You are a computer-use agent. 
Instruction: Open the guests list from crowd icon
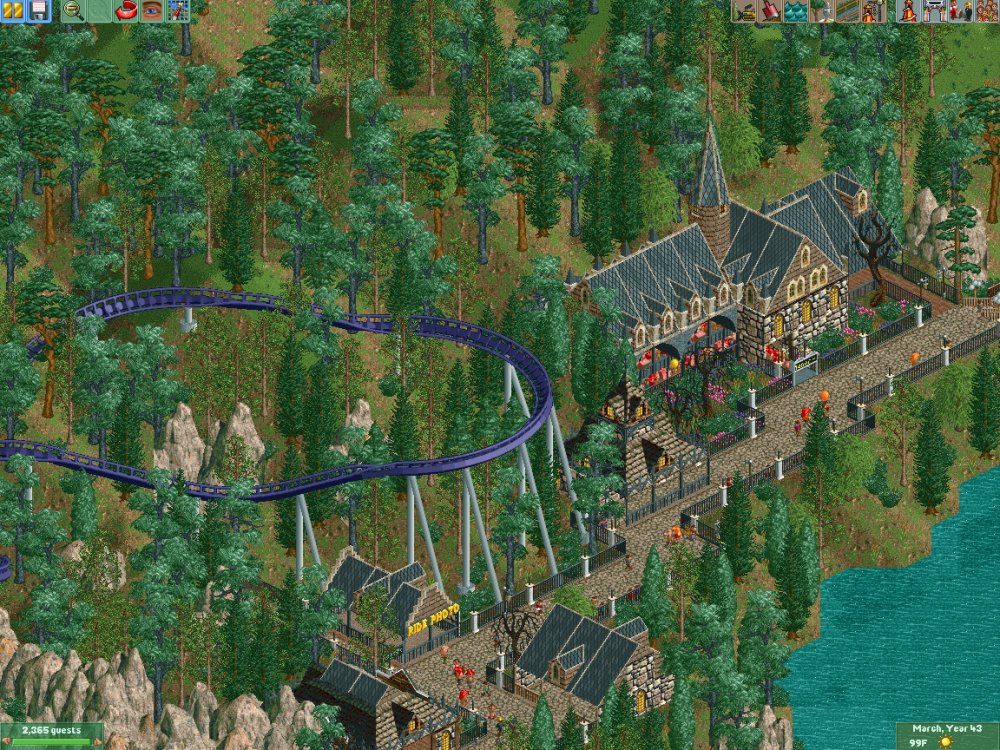[x=986, y=11]
